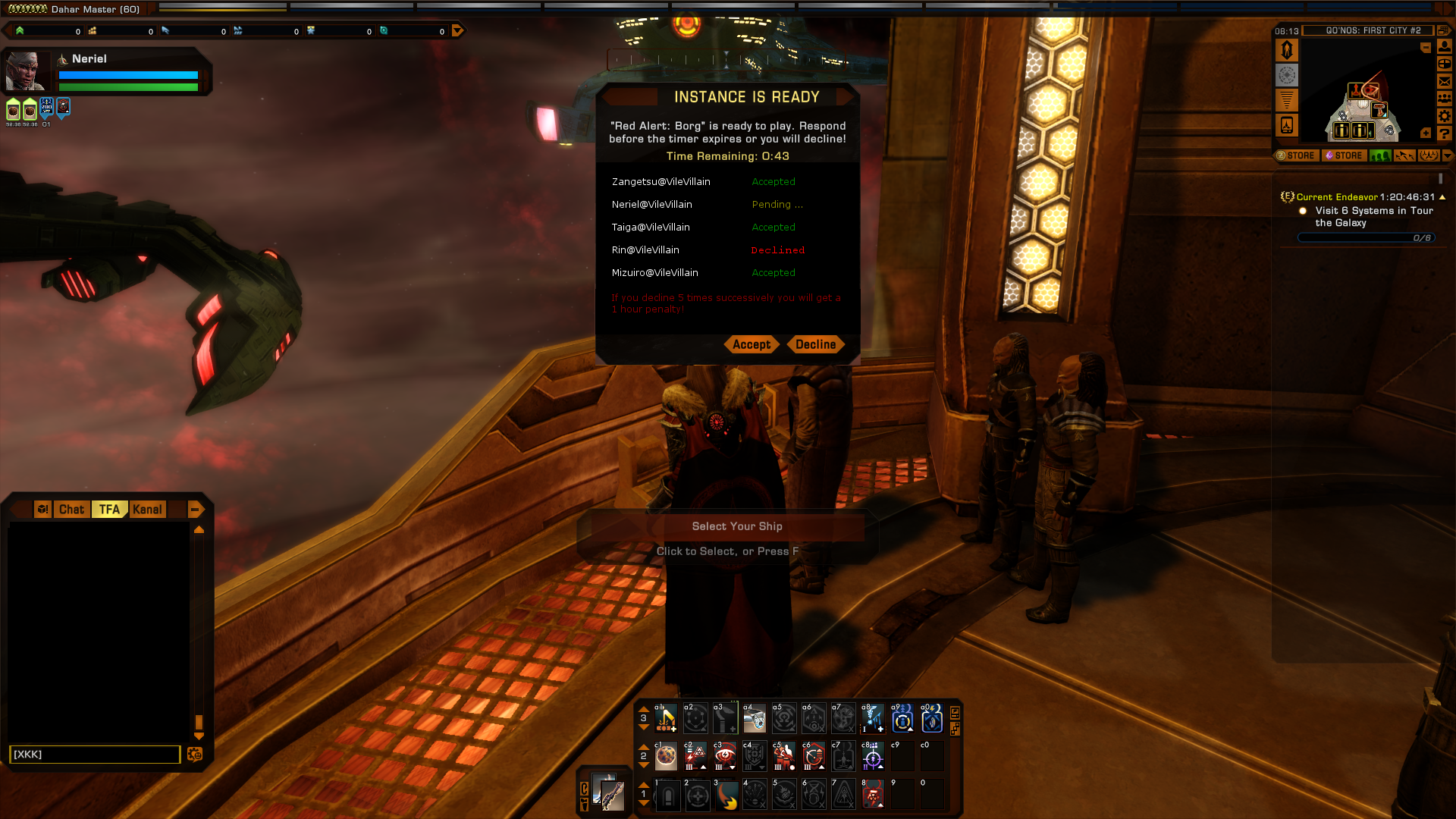1456x819 pixels.
Task: Switch to the Chat tab
Action: (71, 510)
